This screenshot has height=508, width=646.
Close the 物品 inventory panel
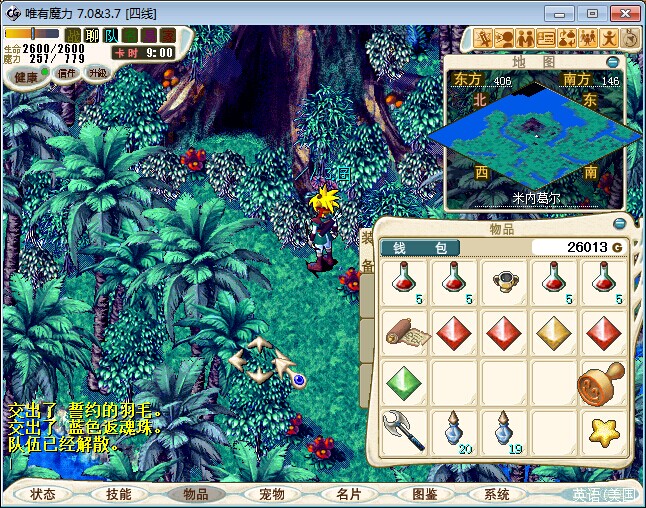tap(619, 224)
